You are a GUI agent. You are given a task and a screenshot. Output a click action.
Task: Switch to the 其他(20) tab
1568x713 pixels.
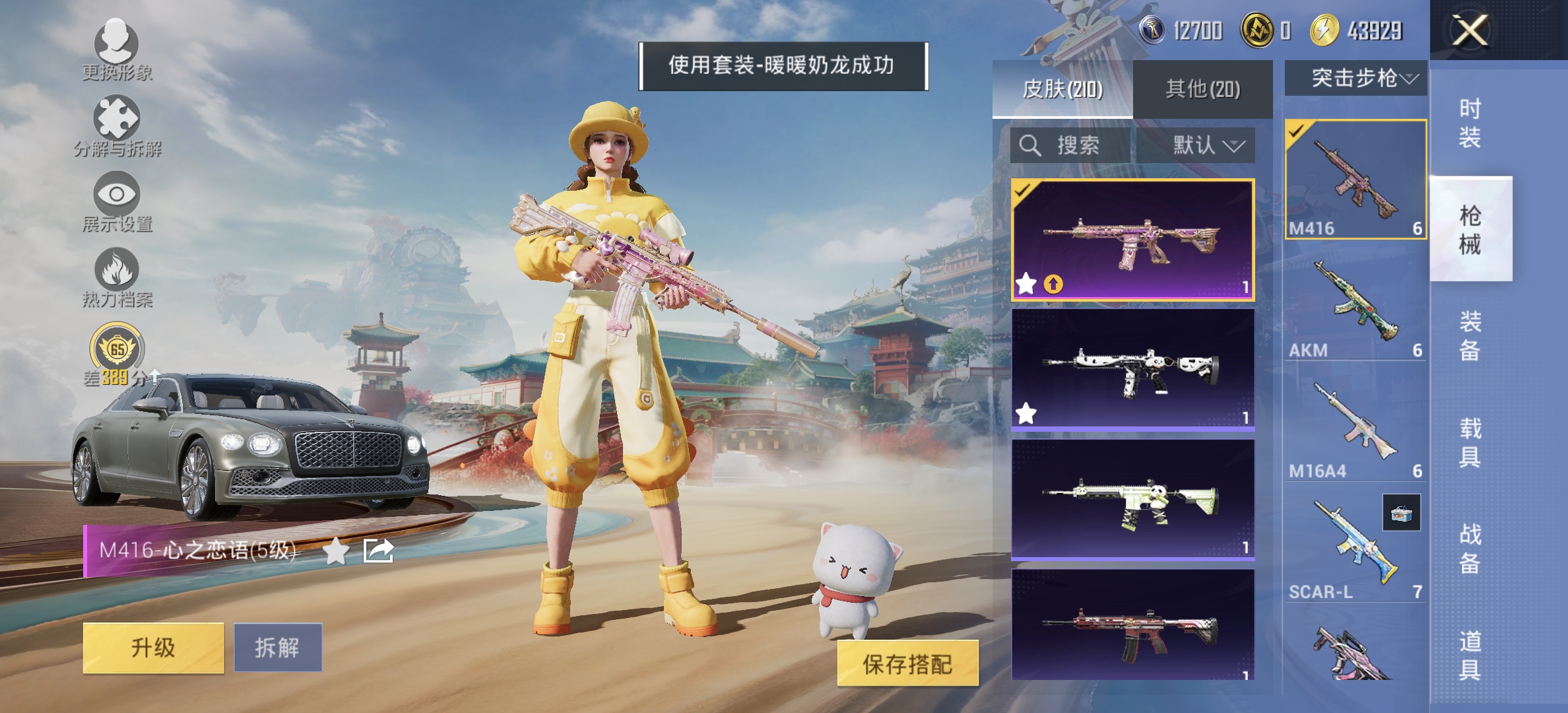(x=1202, y=87)
